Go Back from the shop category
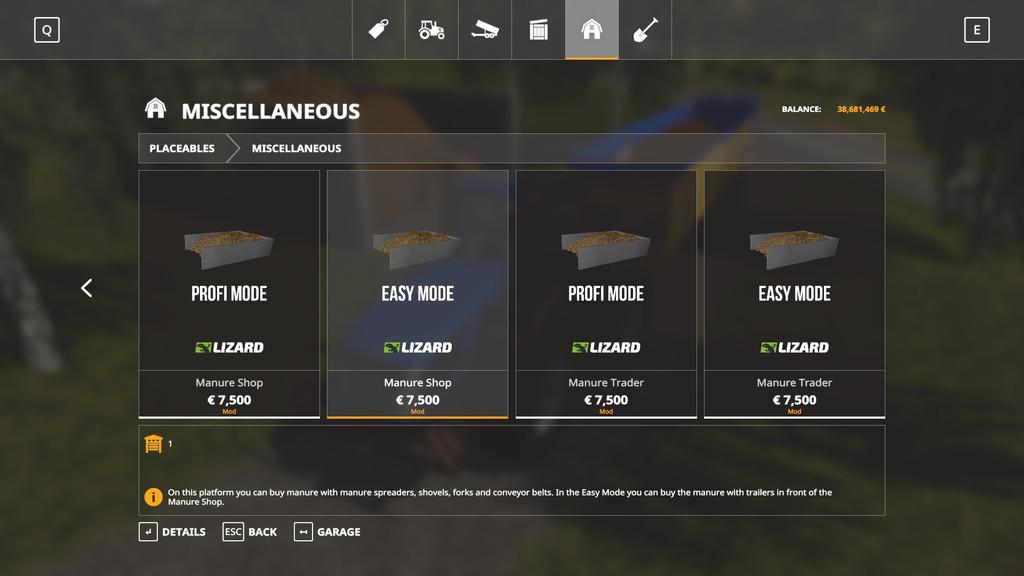 coord(250,532)
